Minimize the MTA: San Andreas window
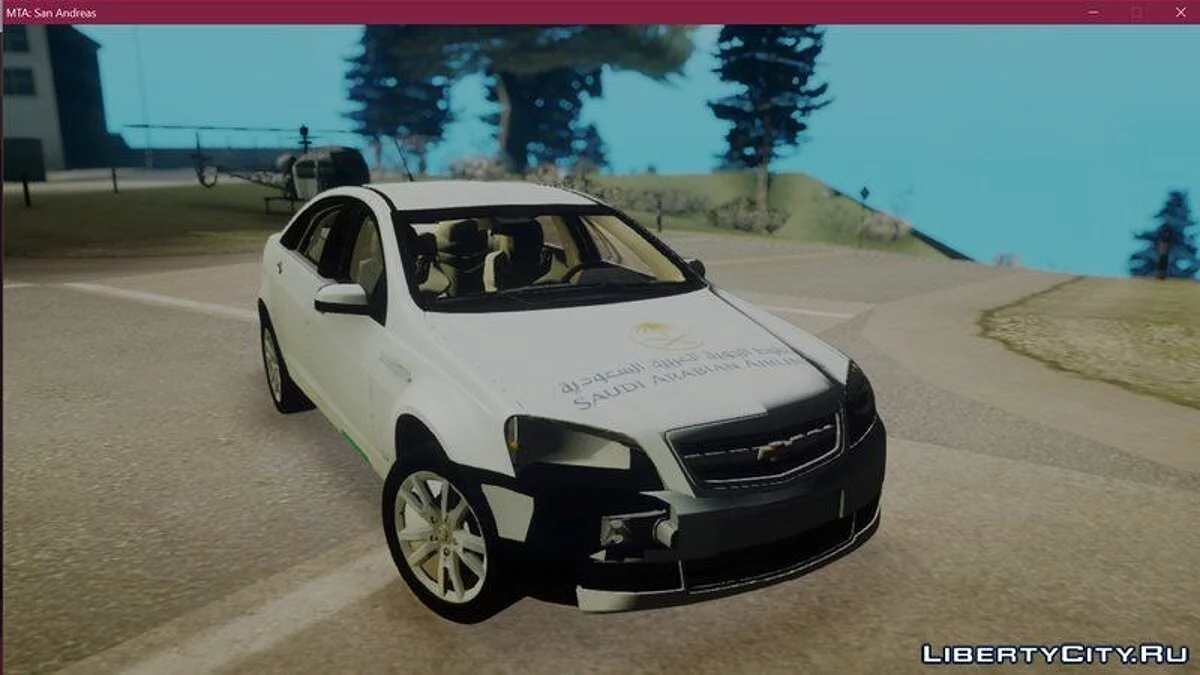Screen dimensions: 1200x675 (1090, 12)
